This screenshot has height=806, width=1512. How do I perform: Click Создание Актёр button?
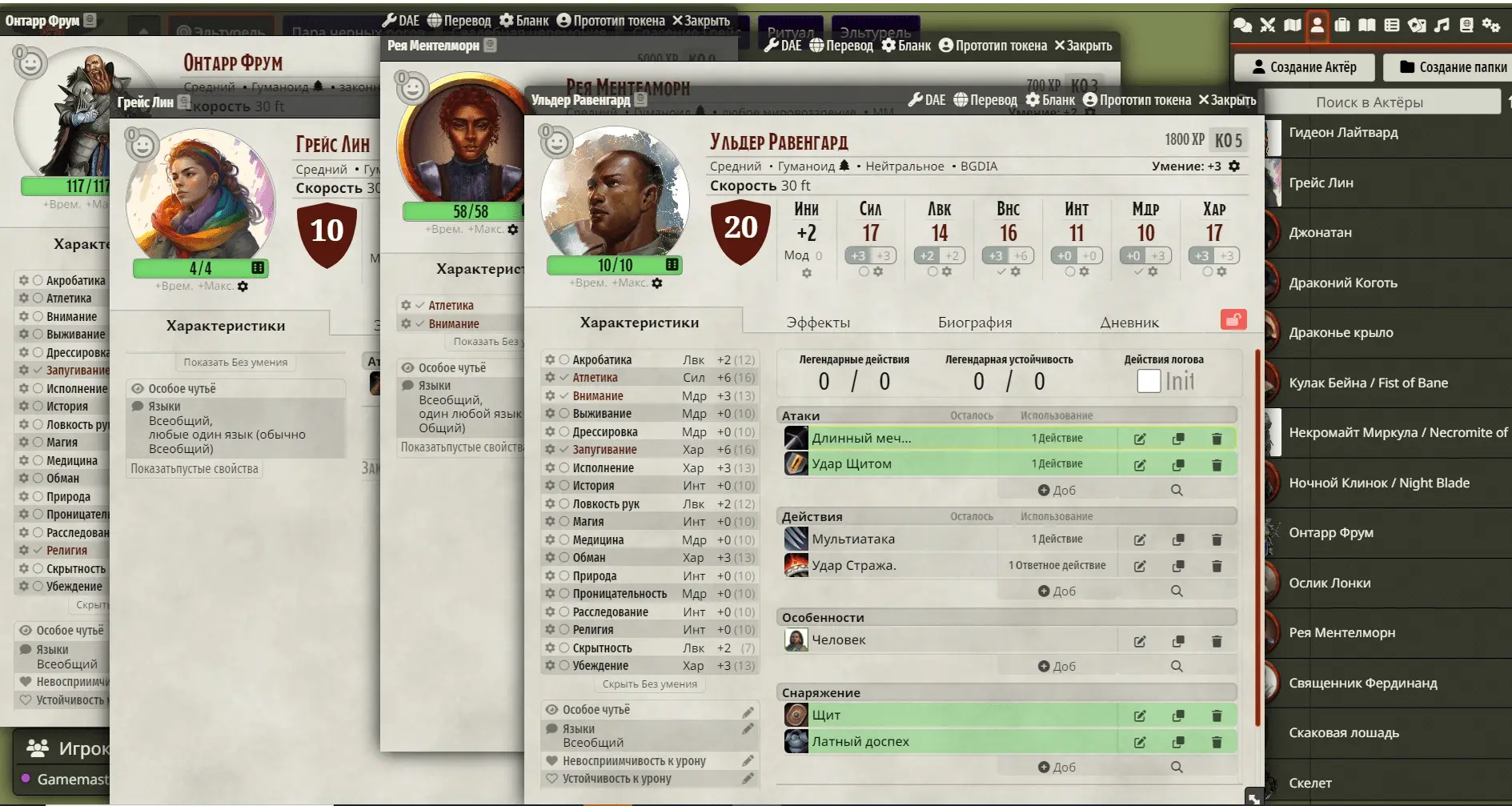1304,67
